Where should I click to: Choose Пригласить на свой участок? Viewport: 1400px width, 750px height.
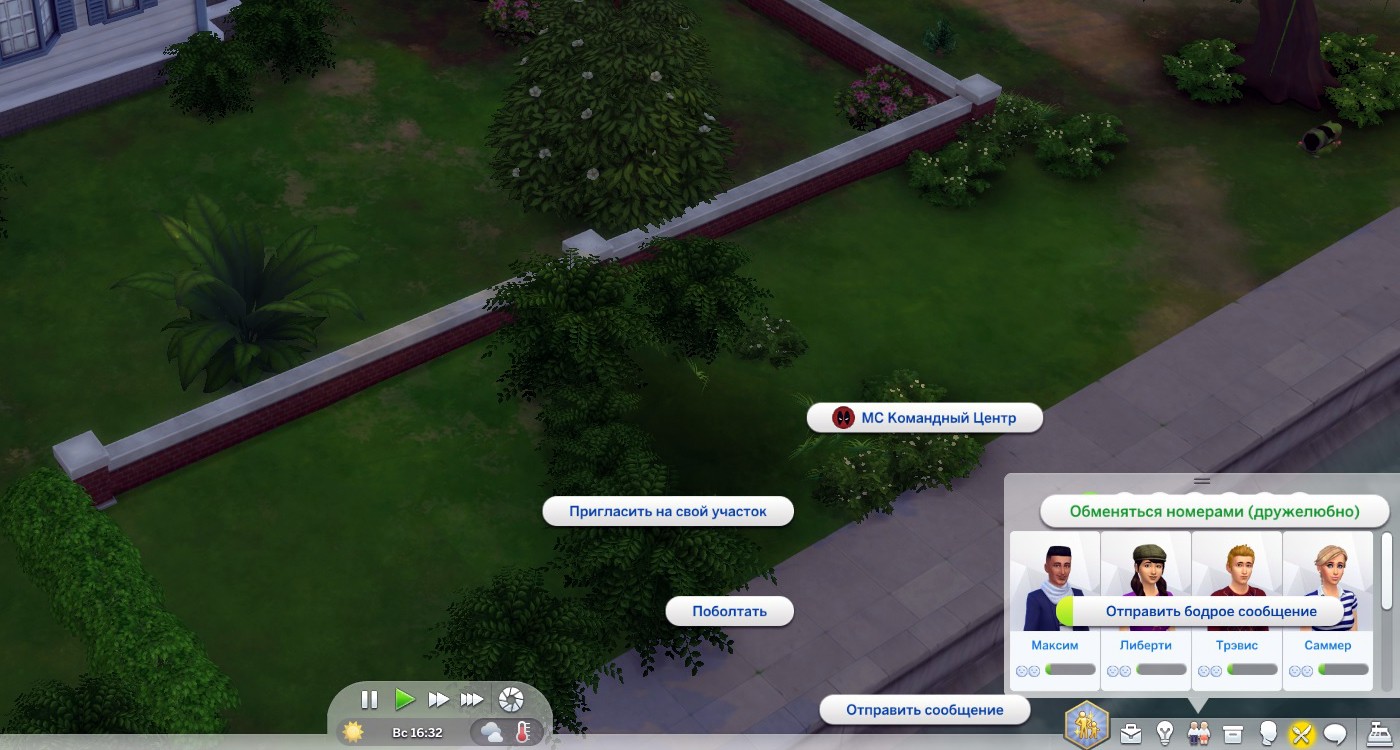tap(667, 511)
